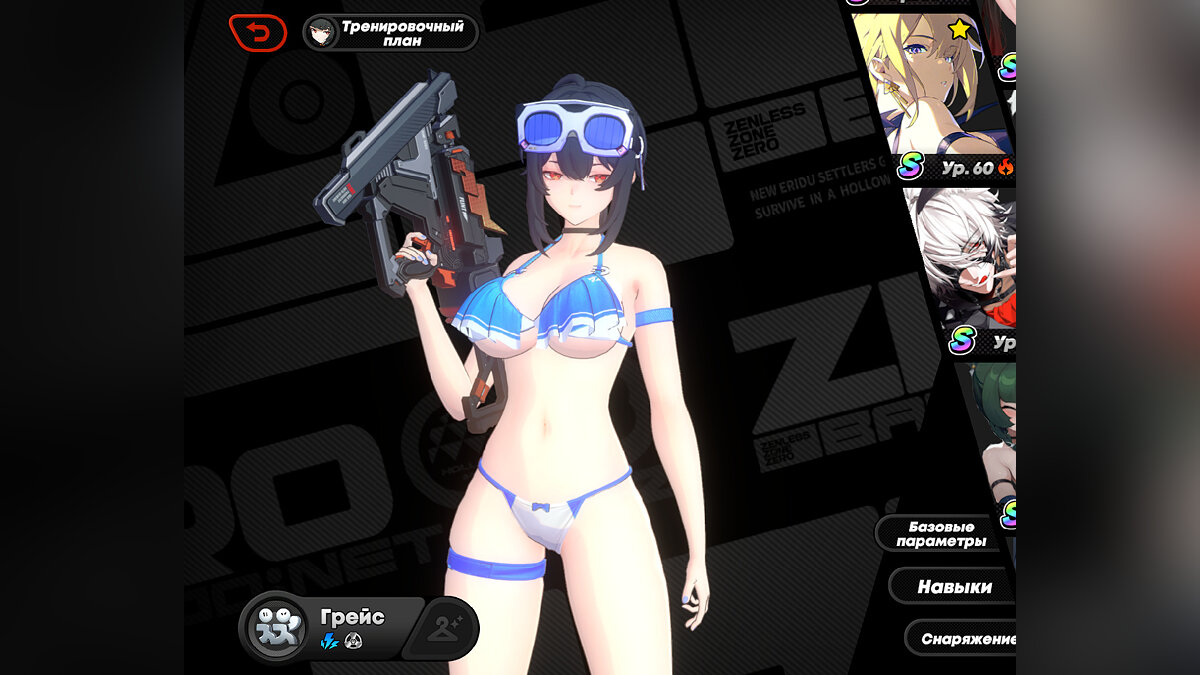1200x675 pixels.
Task: Open the Навыки skills menu
Action: point(953,587)
